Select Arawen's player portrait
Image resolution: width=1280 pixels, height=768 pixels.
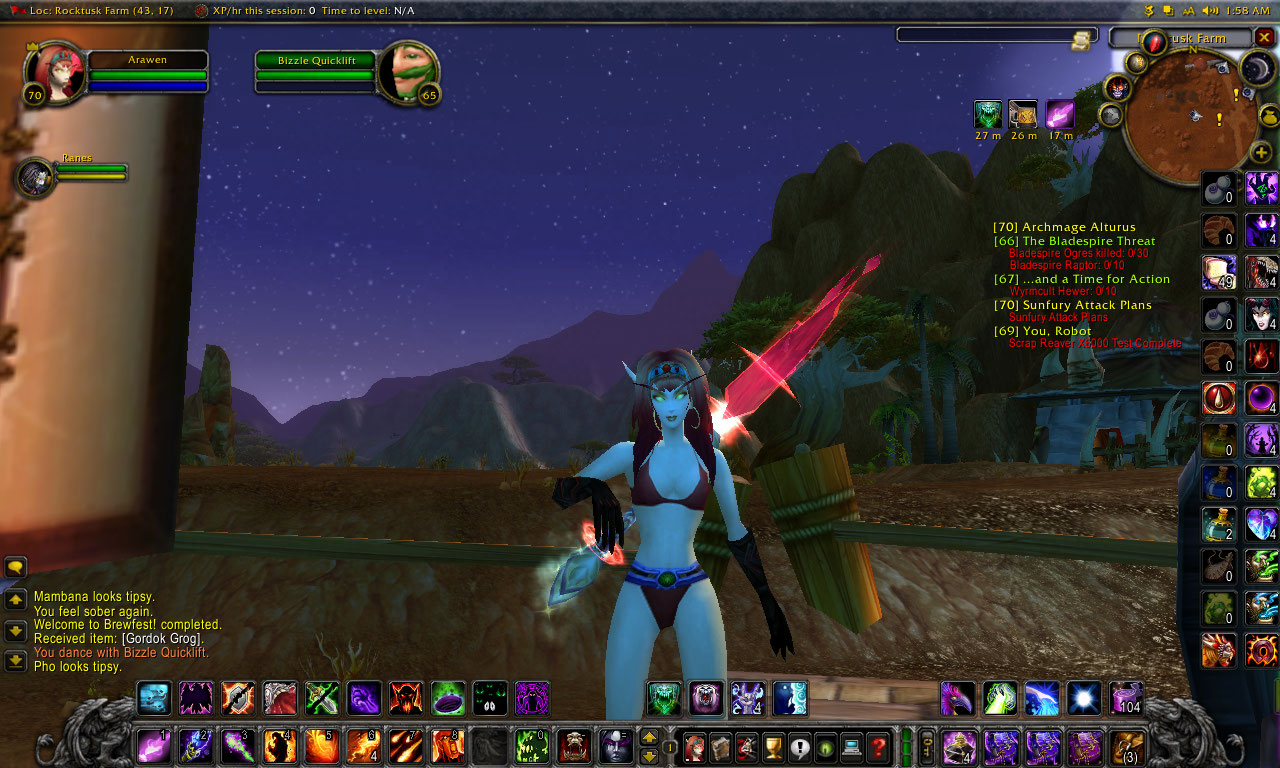coord(57,73)
